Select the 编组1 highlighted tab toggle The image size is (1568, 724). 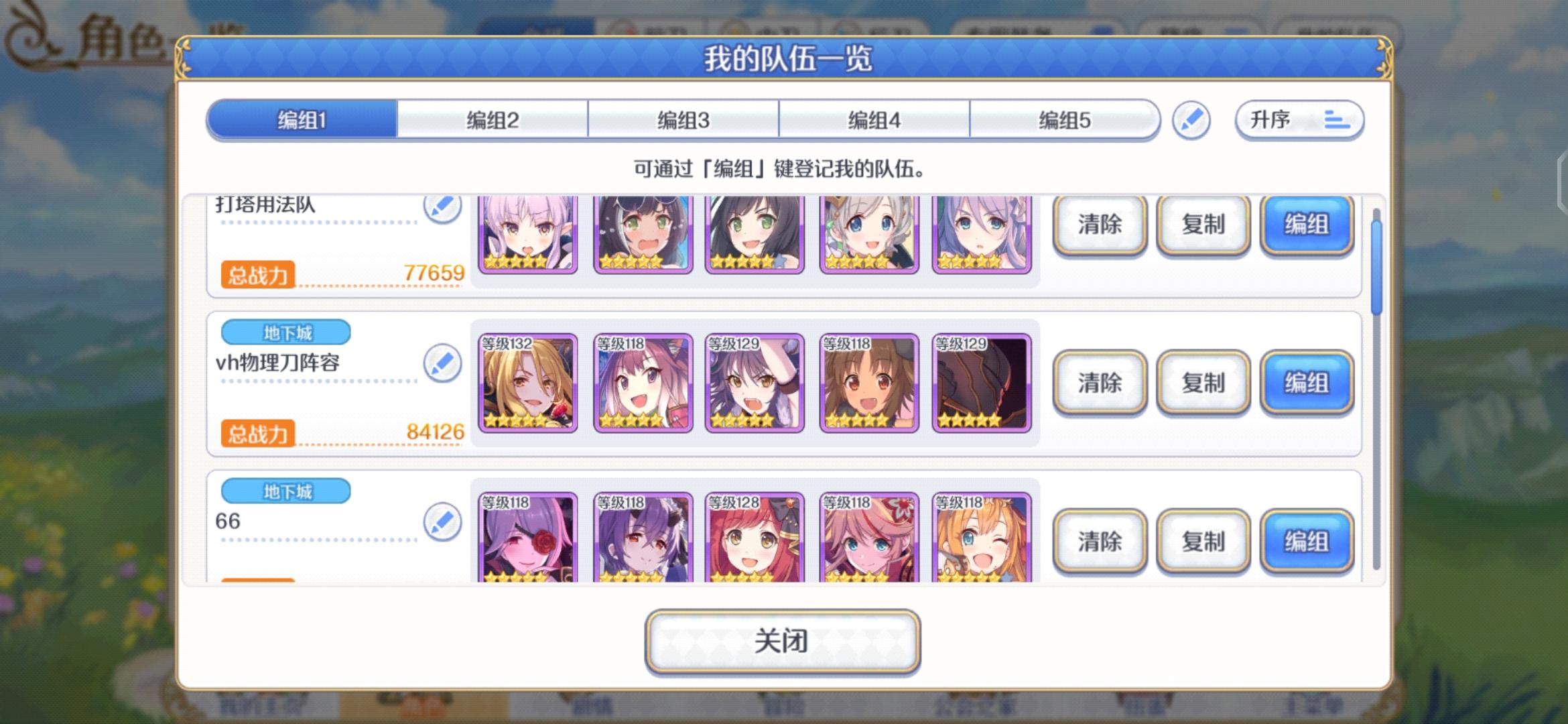tap(302, 119)
